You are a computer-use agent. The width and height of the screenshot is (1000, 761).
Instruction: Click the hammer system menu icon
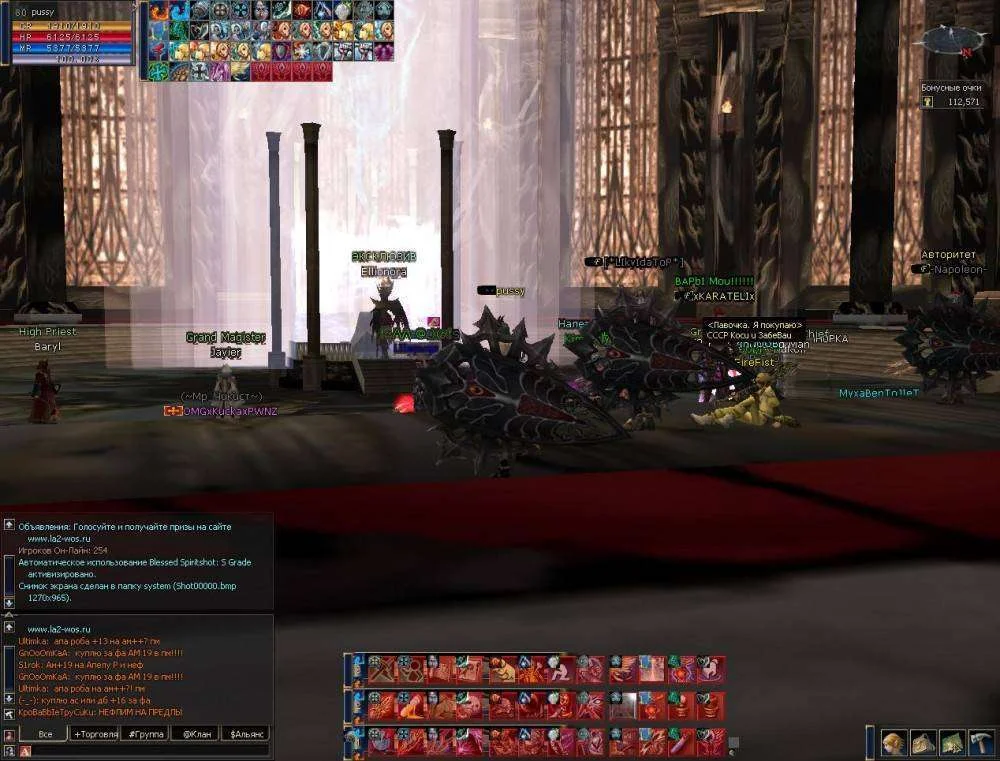980,743
